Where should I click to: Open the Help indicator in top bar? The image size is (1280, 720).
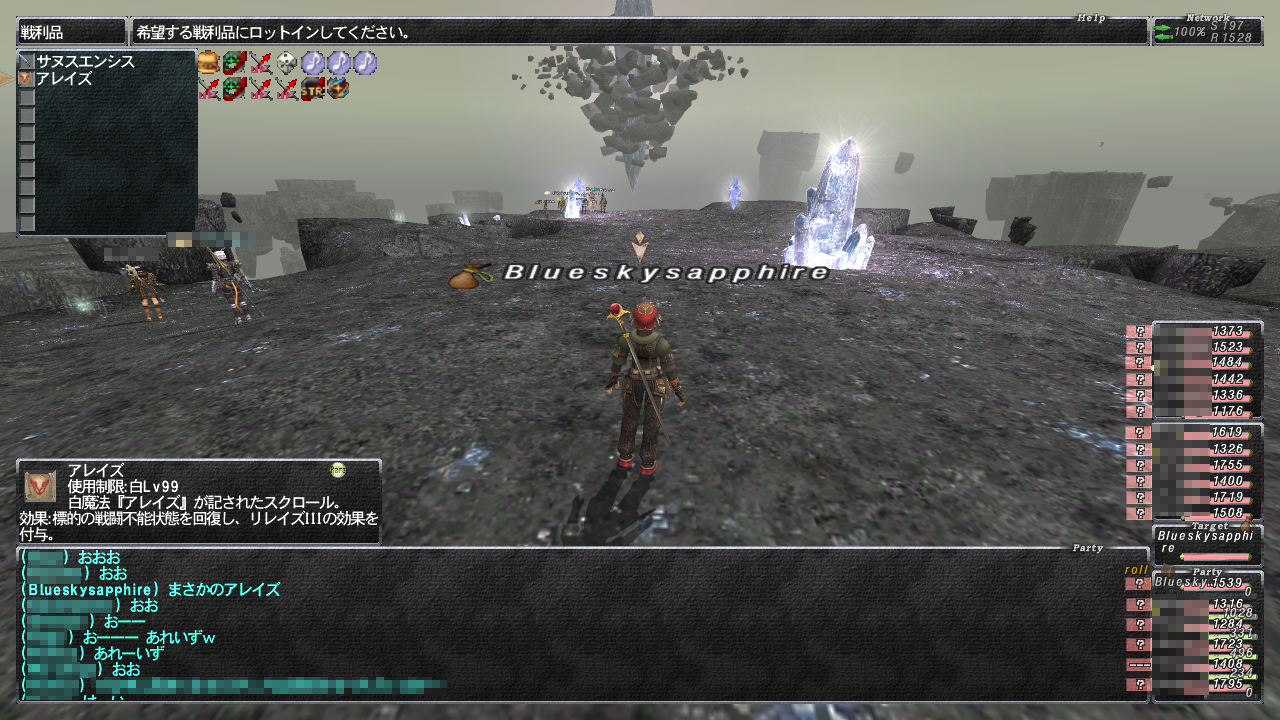click(x=1090, y=17)
